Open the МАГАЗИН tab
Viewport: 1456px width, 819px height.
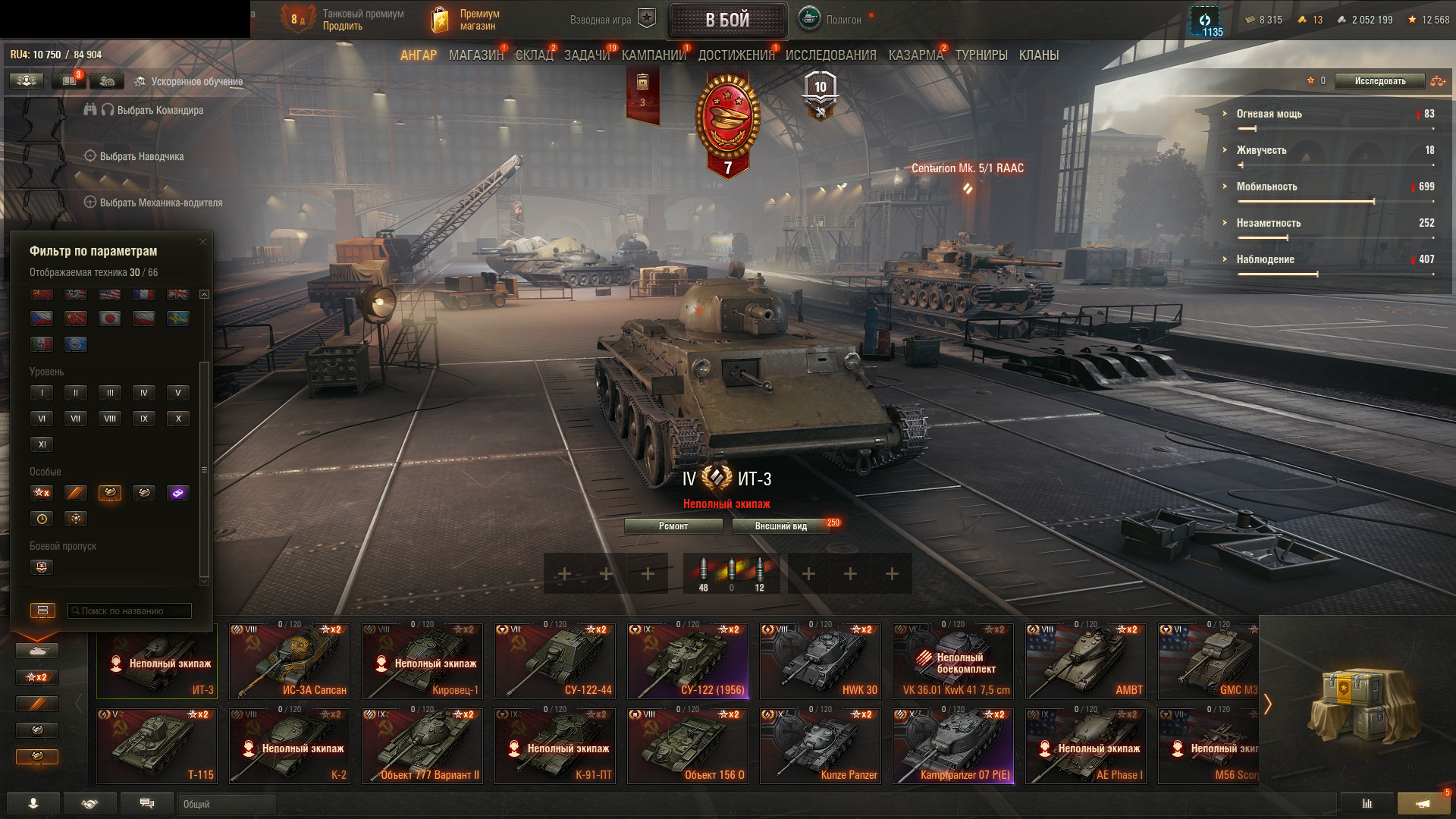pos(475,55)
